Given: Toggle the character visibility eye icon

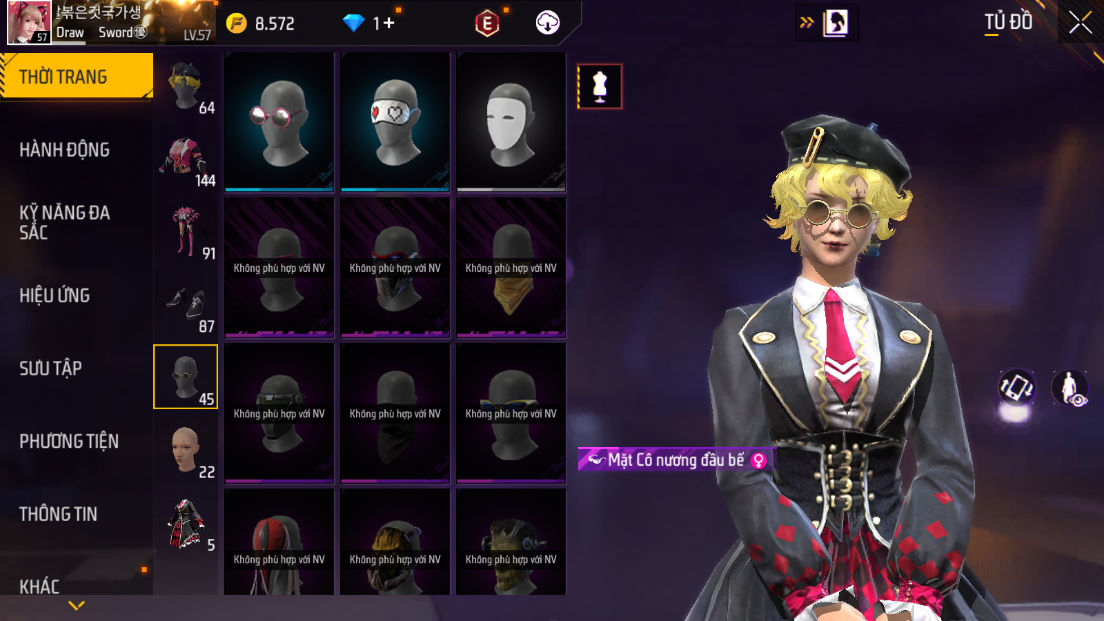Looking at the screenshot, I should click(x=1070, y=388).
